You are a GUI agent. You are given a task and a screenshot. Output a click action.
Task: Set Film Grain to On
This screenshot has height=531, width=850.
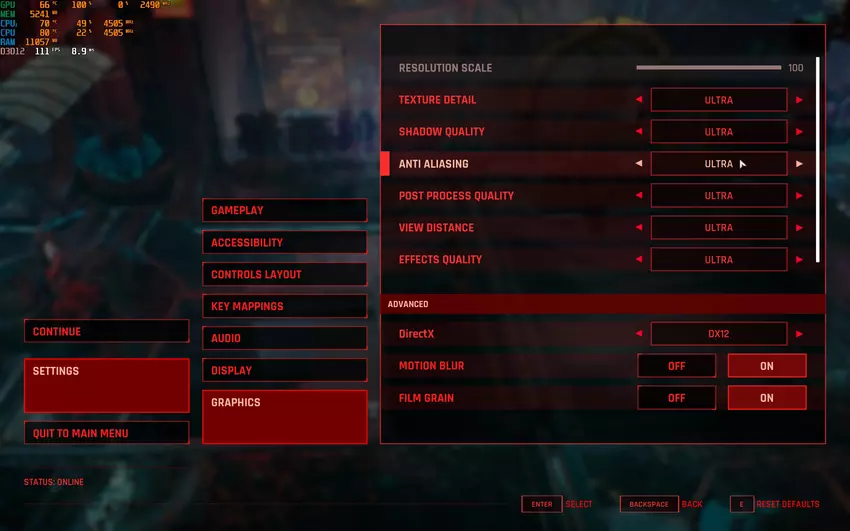[766, 398]
